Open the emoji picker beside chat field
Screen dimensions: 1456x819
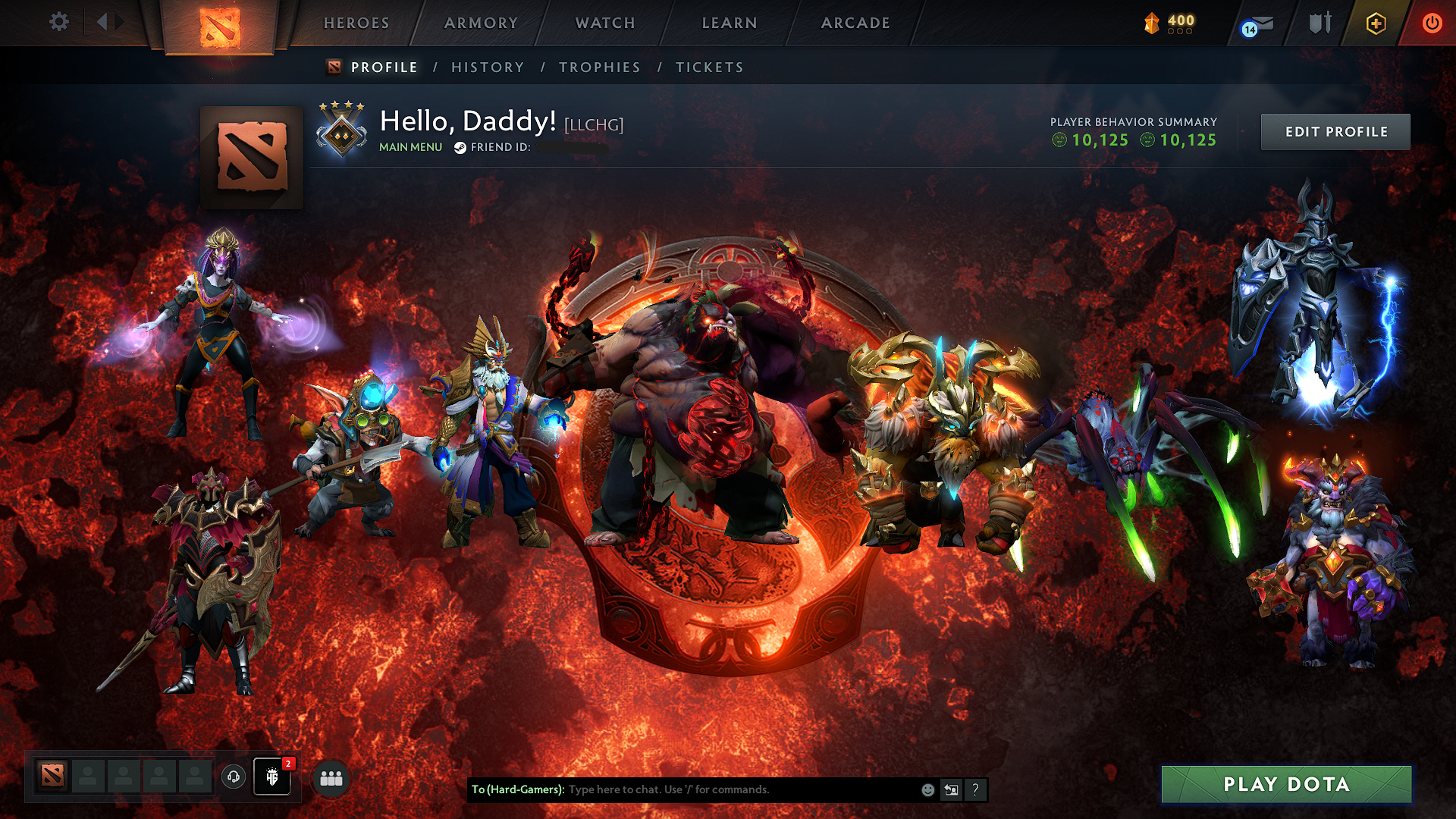(x=927, y=789)
